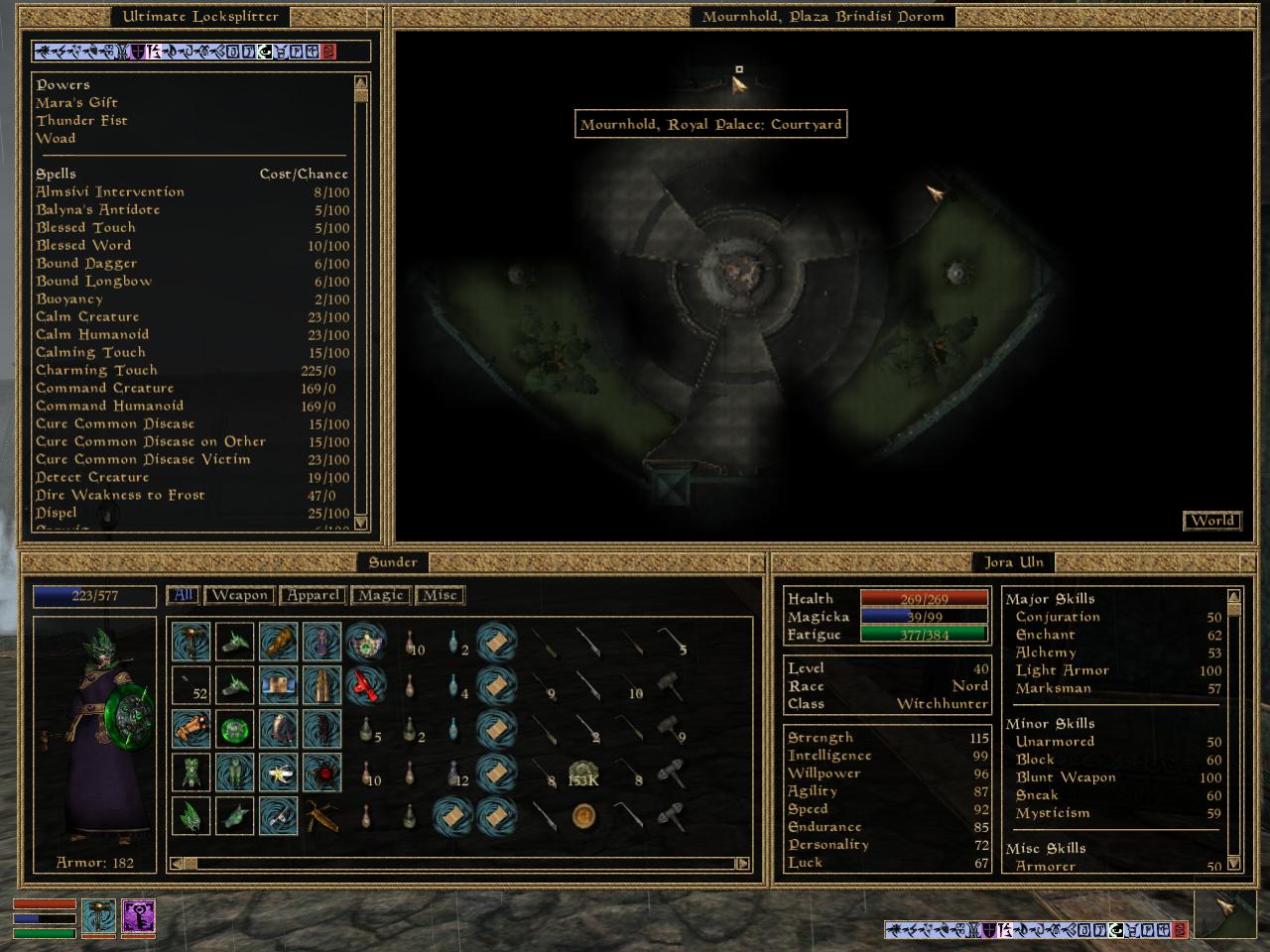Toggle the highlighted shield-shaped spell filter

point(138,52)
